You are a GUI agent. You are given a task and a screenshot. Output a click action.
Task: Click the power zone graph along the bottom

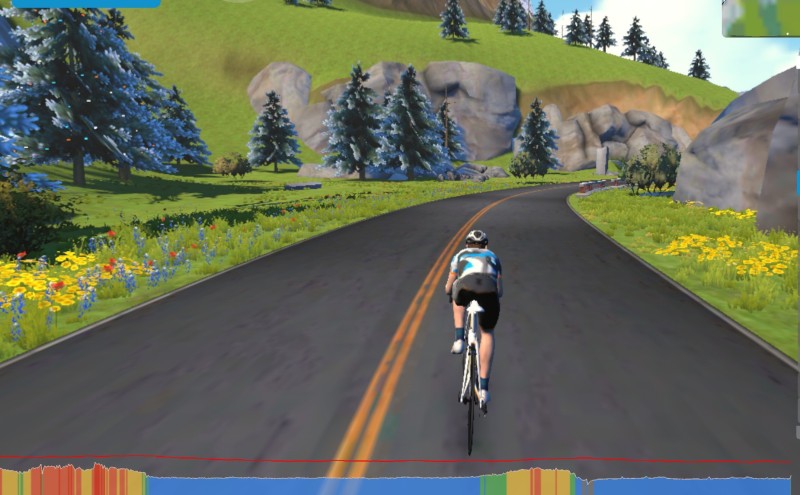pyautogui.click(x=400, y=483)
